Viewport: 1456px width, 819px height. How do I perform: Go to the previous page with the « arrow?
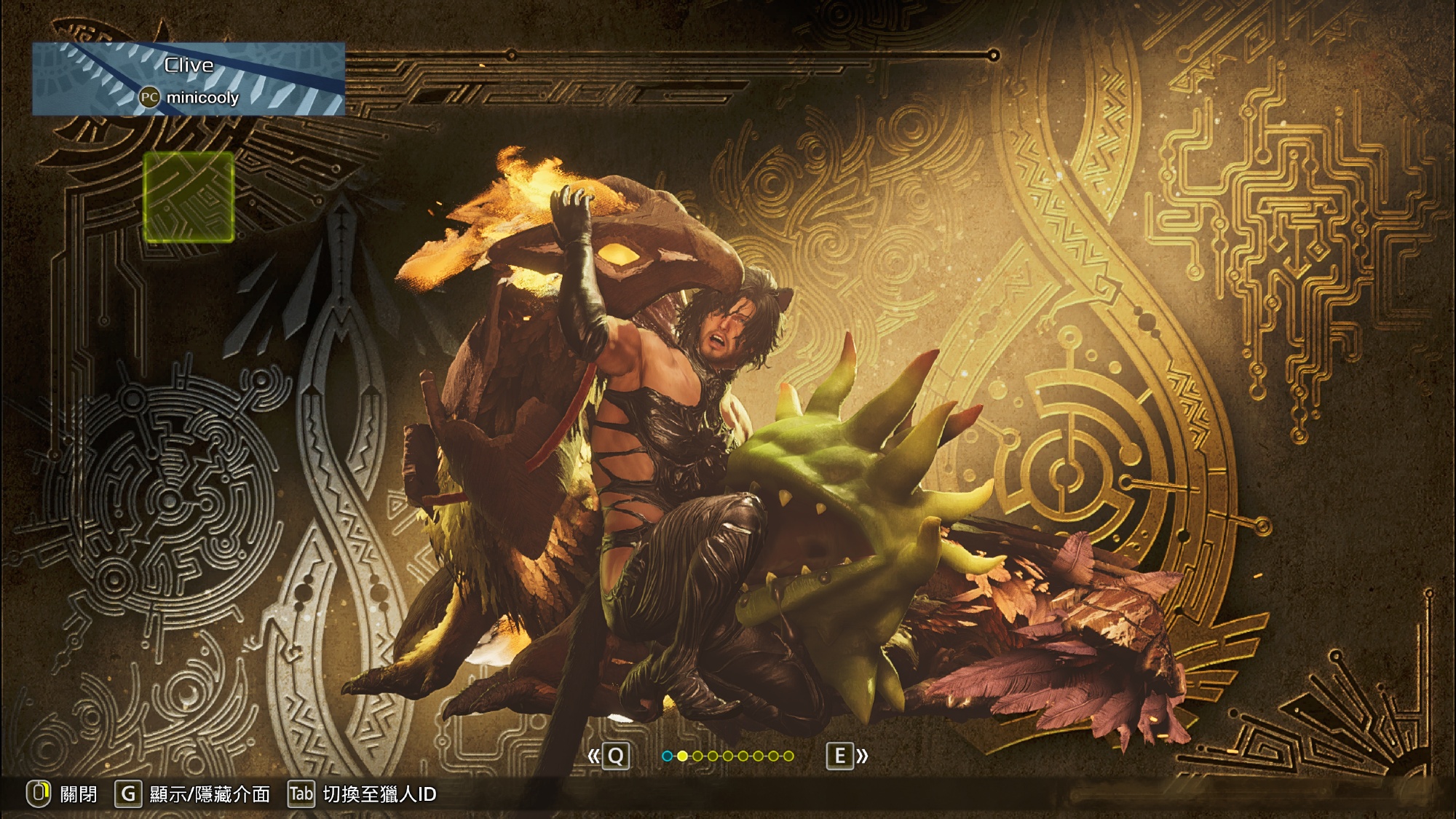[x=607, y=756]
